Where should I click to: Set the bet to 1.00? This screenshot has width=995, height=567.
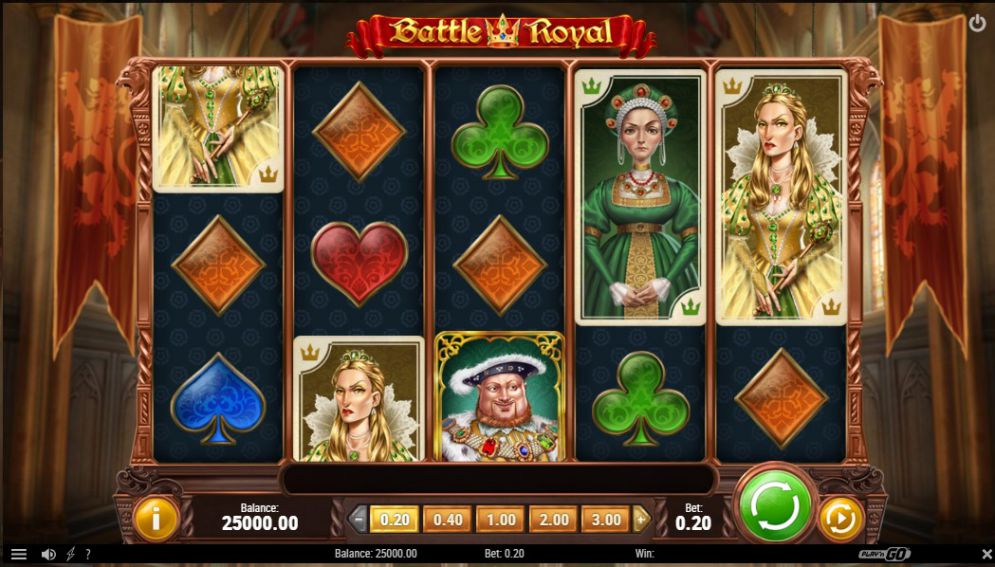pyautogui.click(x=500, y=519)
